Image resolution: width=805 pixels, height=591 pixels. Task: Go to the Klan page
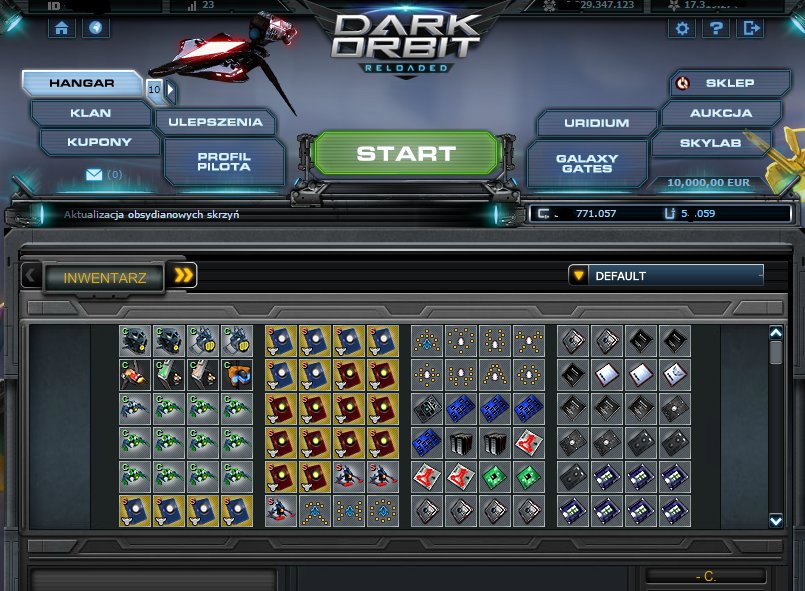(90, 113)
